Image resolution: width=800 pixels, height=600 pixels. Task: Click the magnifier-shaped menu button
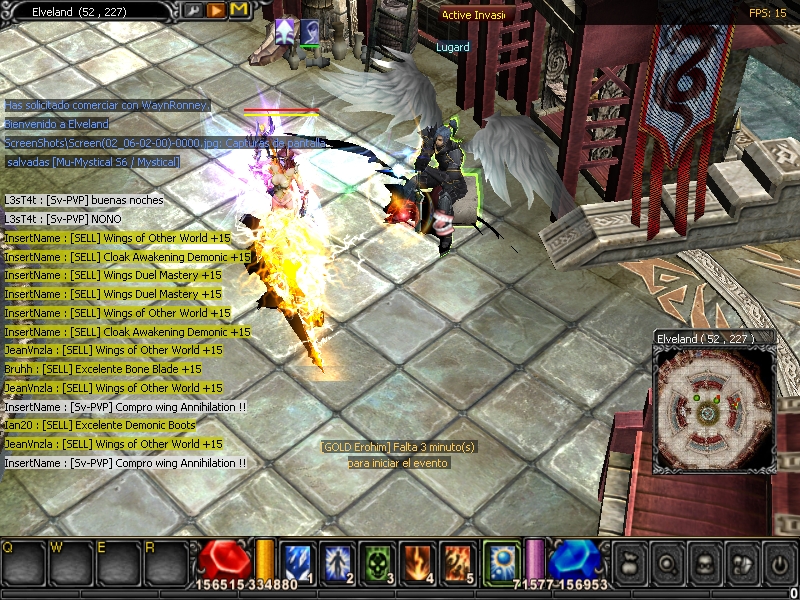click(x=667, y=563)
